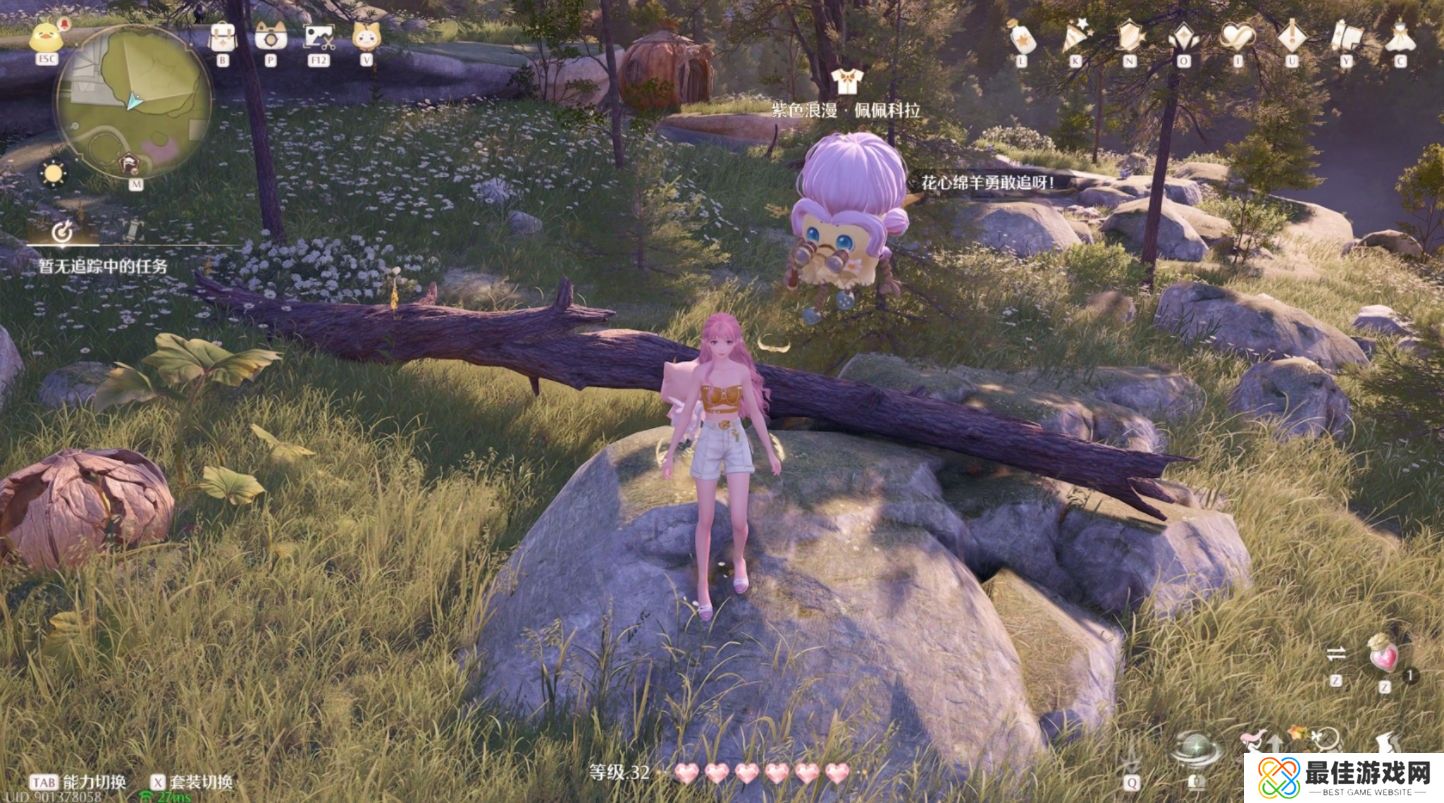Select the quest tracking target tab
Screen dimensions: 1444x803
click(62, 232)
